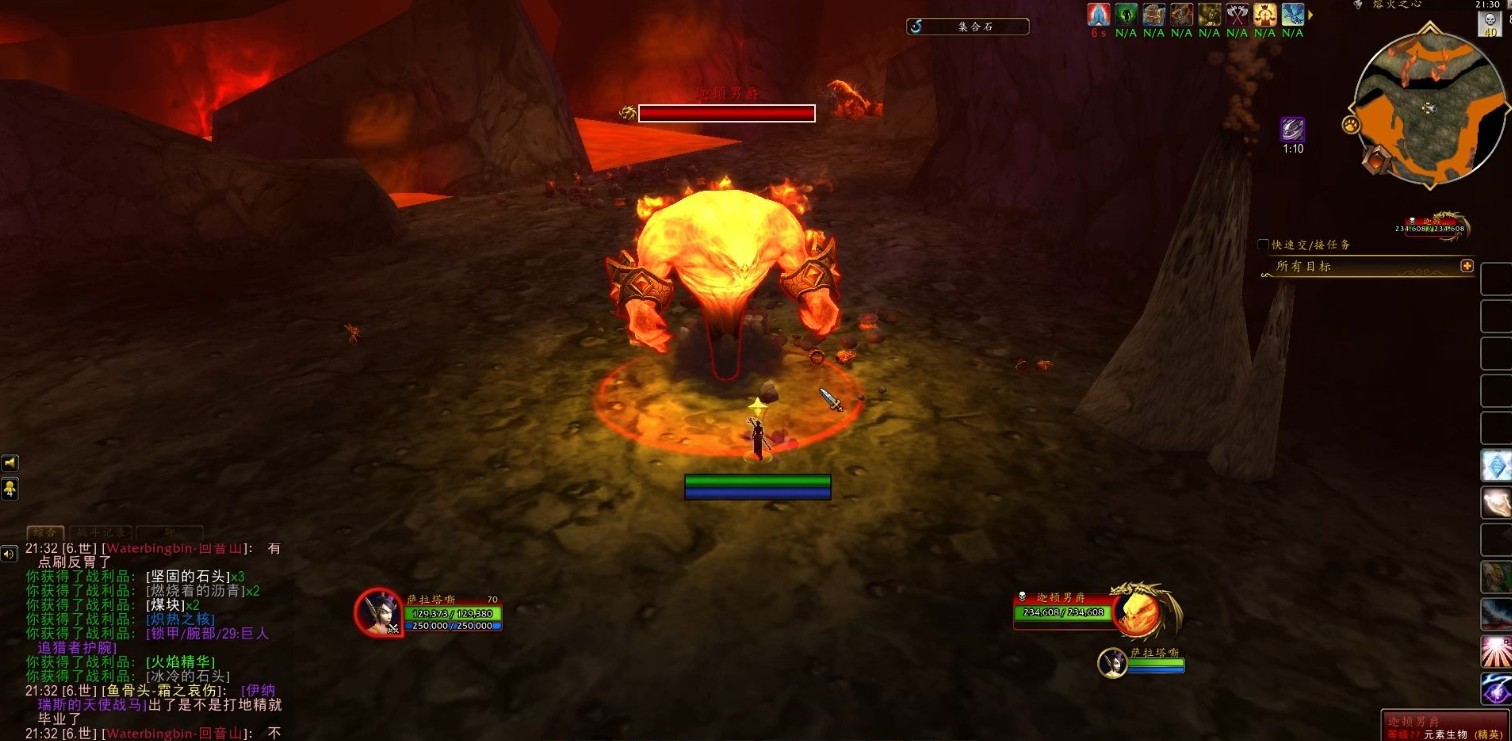The width and height of the screenshot is (1512, 741).
Task: Switch to the 综合 chat tab
Action: tap(45, 533)
